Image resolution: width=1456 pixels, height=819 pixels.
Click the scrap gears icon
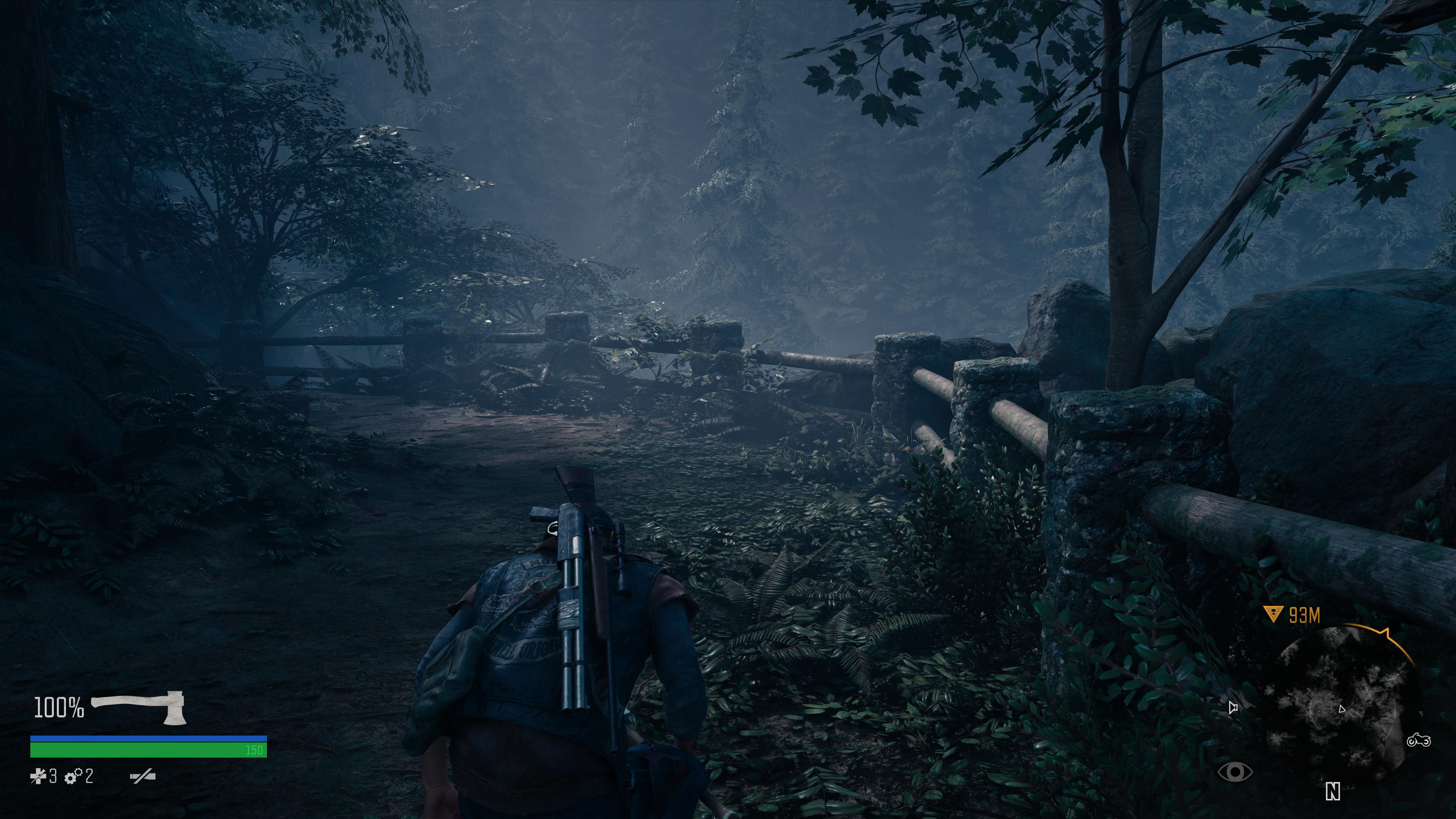pos(72,777)
